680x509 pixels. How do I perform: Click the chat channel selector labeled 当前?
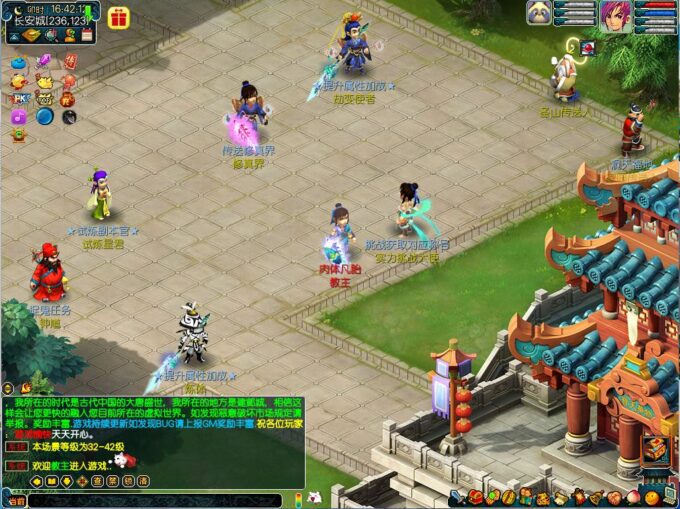17,499
